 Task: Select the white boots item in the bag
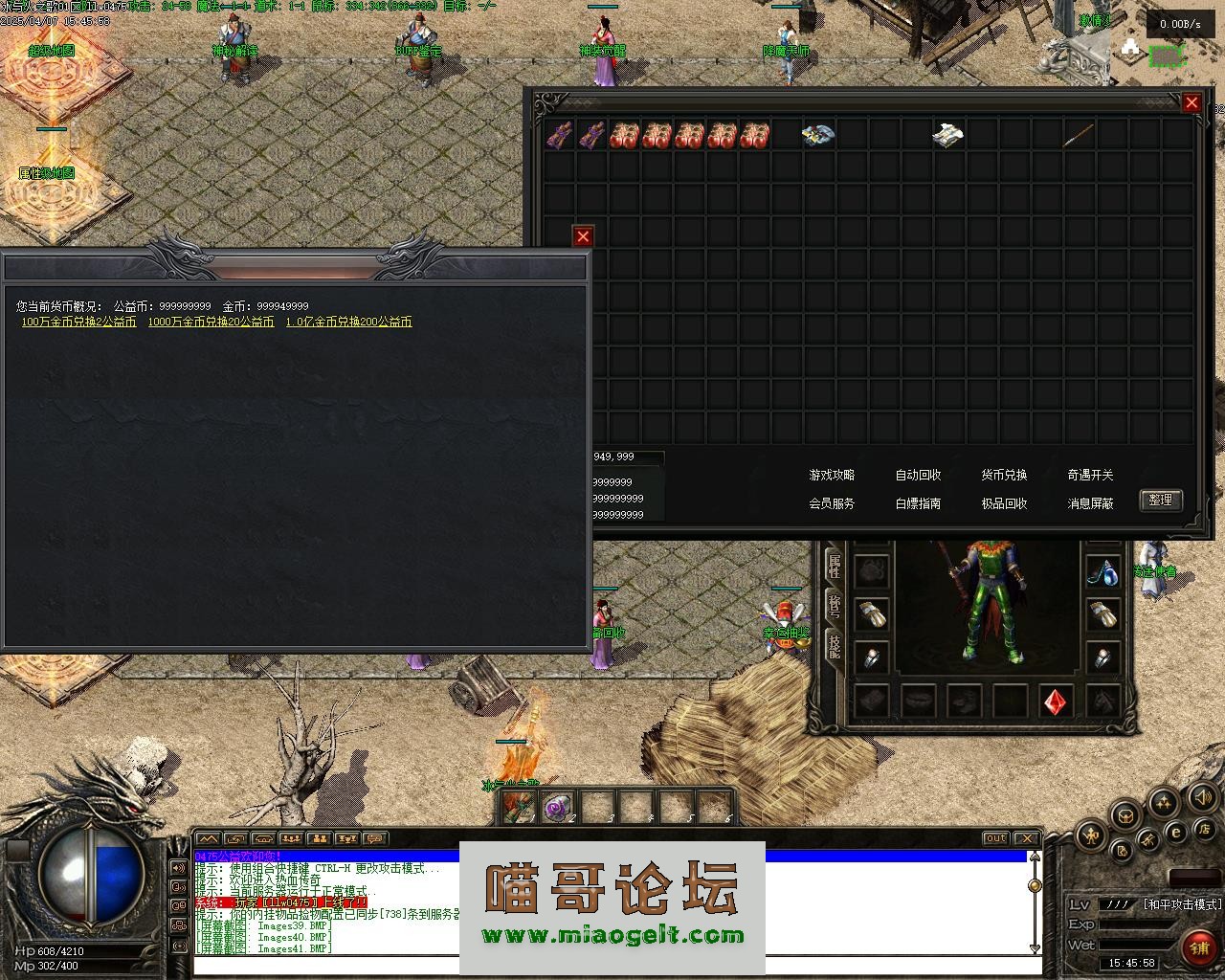click(x=947, y=135)
